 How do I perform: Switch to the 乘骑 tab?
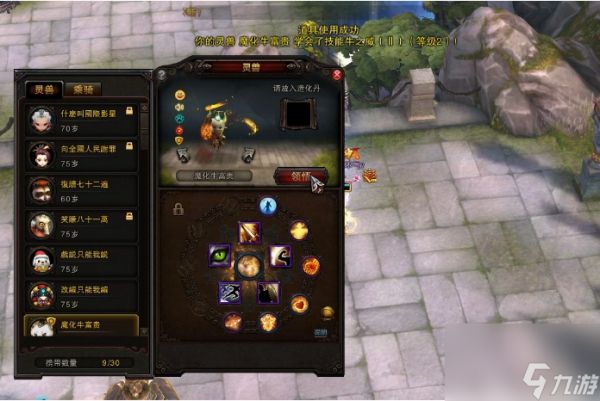pos(87,88)
